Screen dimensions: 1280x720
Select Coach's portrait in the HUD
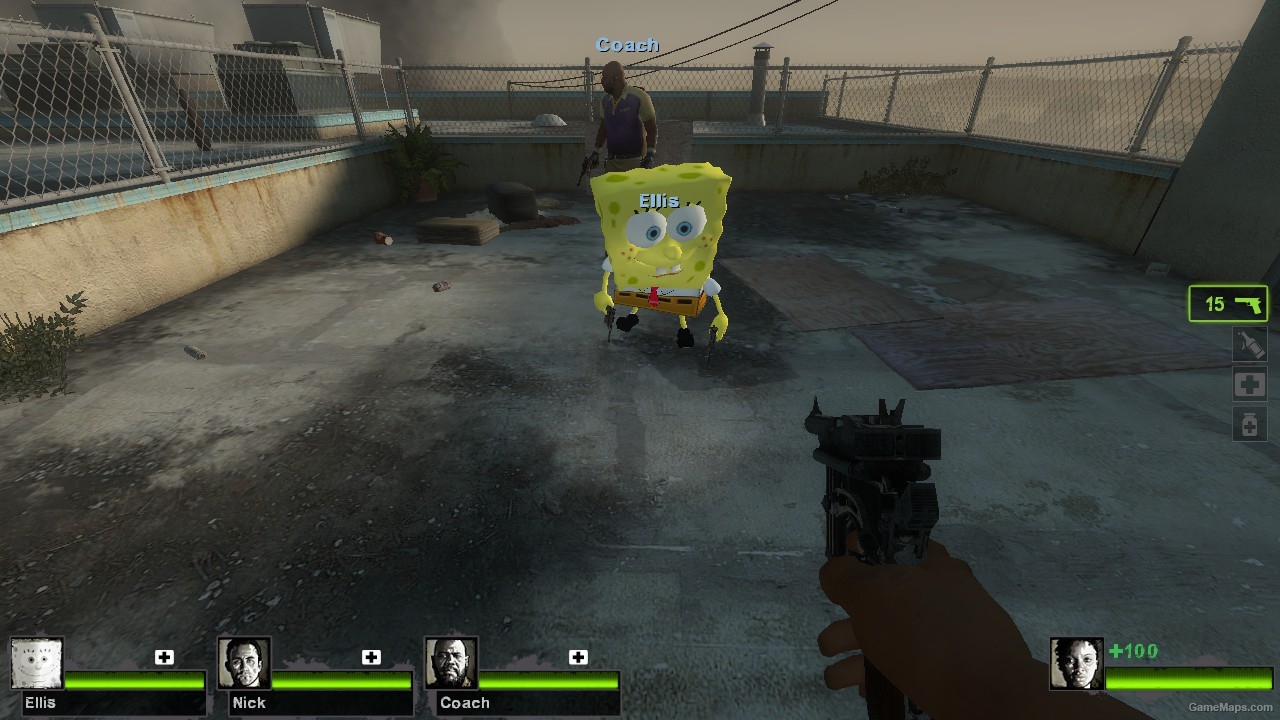pos(451,662)
